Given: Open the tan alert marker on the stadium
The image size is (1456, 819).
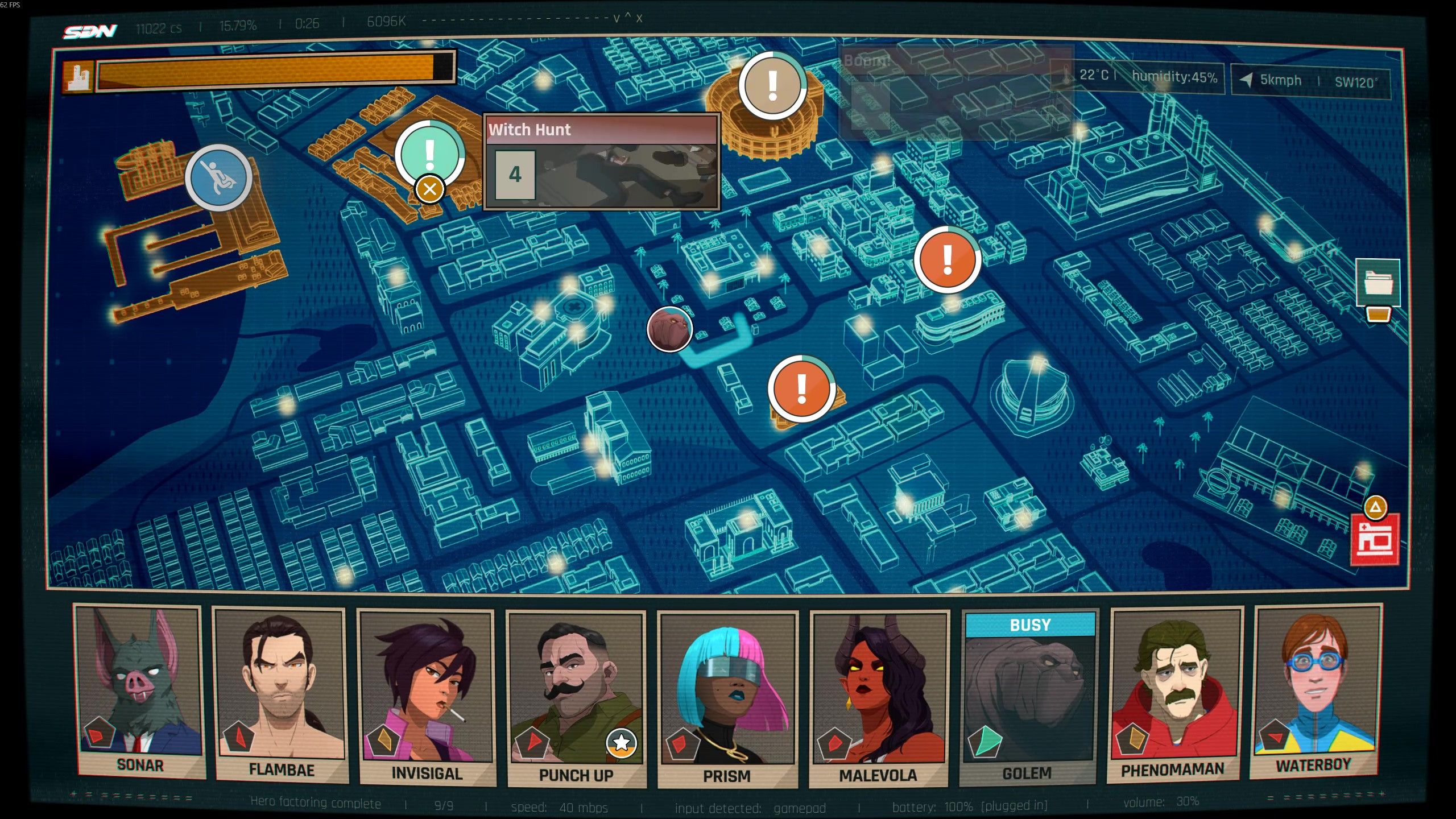Looking at the screenshot, I should coord(772,85).
